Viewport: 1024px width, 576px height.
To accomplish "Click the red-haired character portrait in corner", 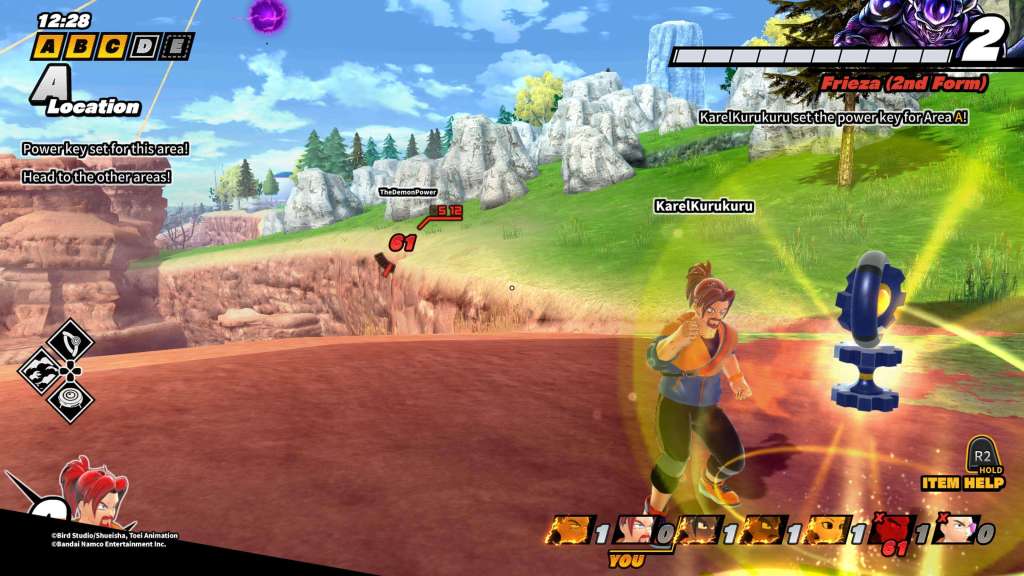I will [95, 495].
